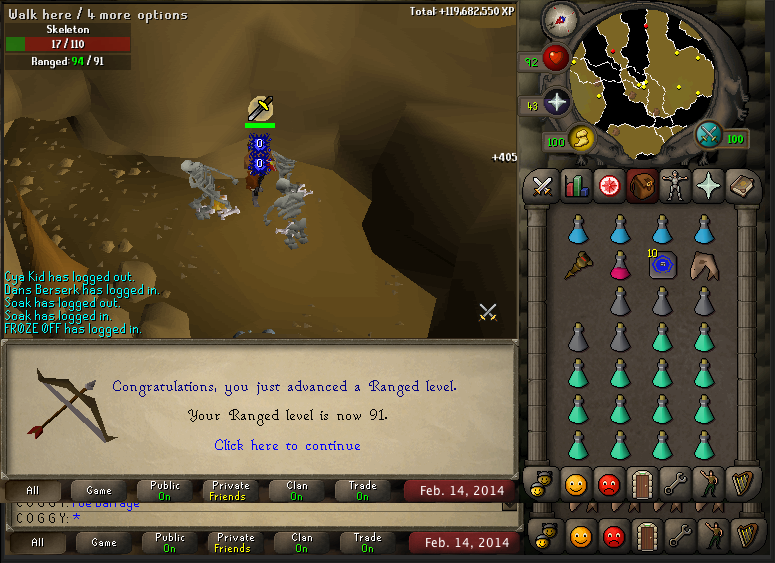The width and height of the screenshot is (775, 563).
Task: Open the Quest List tab
Action: (608, 185)
